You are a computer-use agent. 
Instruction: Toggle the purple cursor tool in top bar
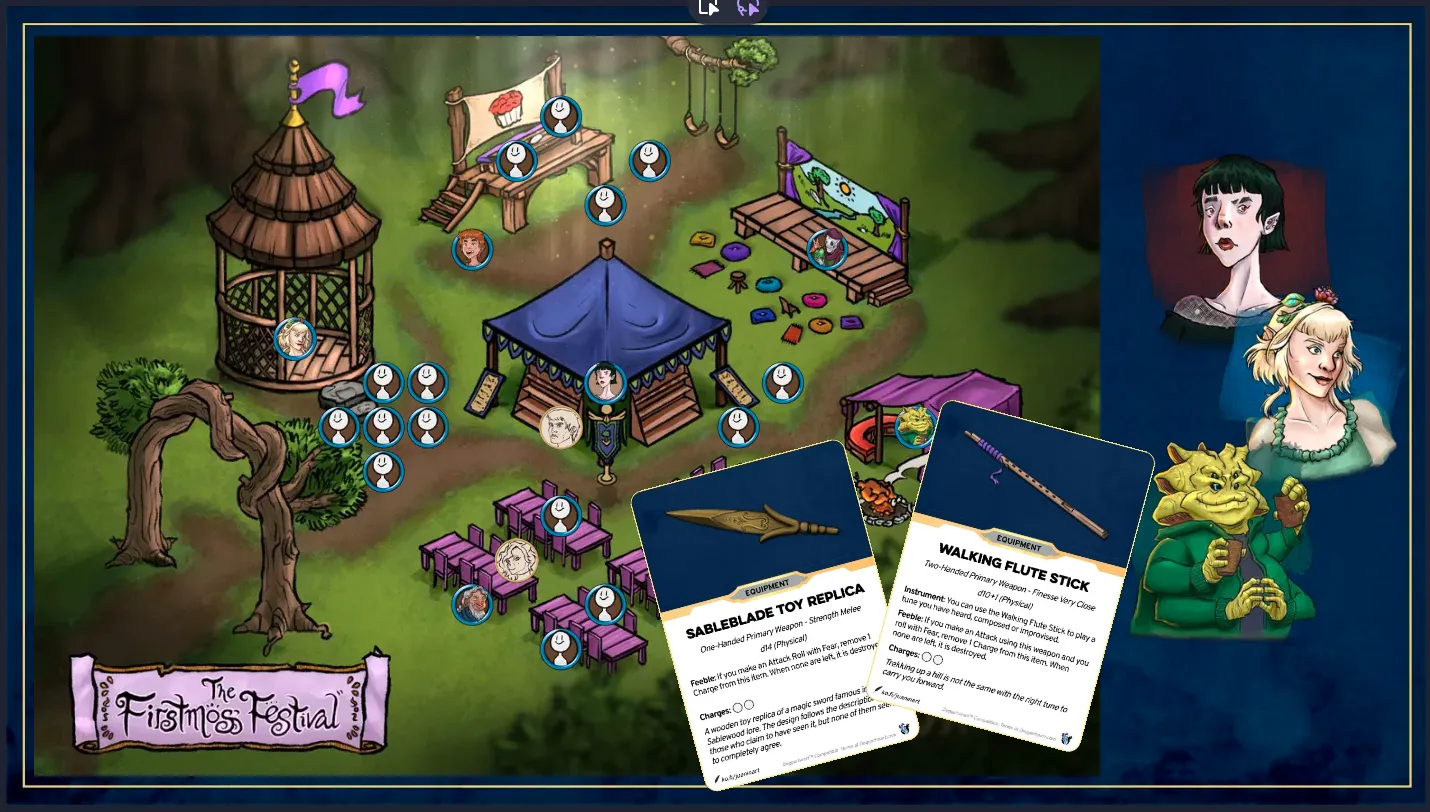coord(747,8)
